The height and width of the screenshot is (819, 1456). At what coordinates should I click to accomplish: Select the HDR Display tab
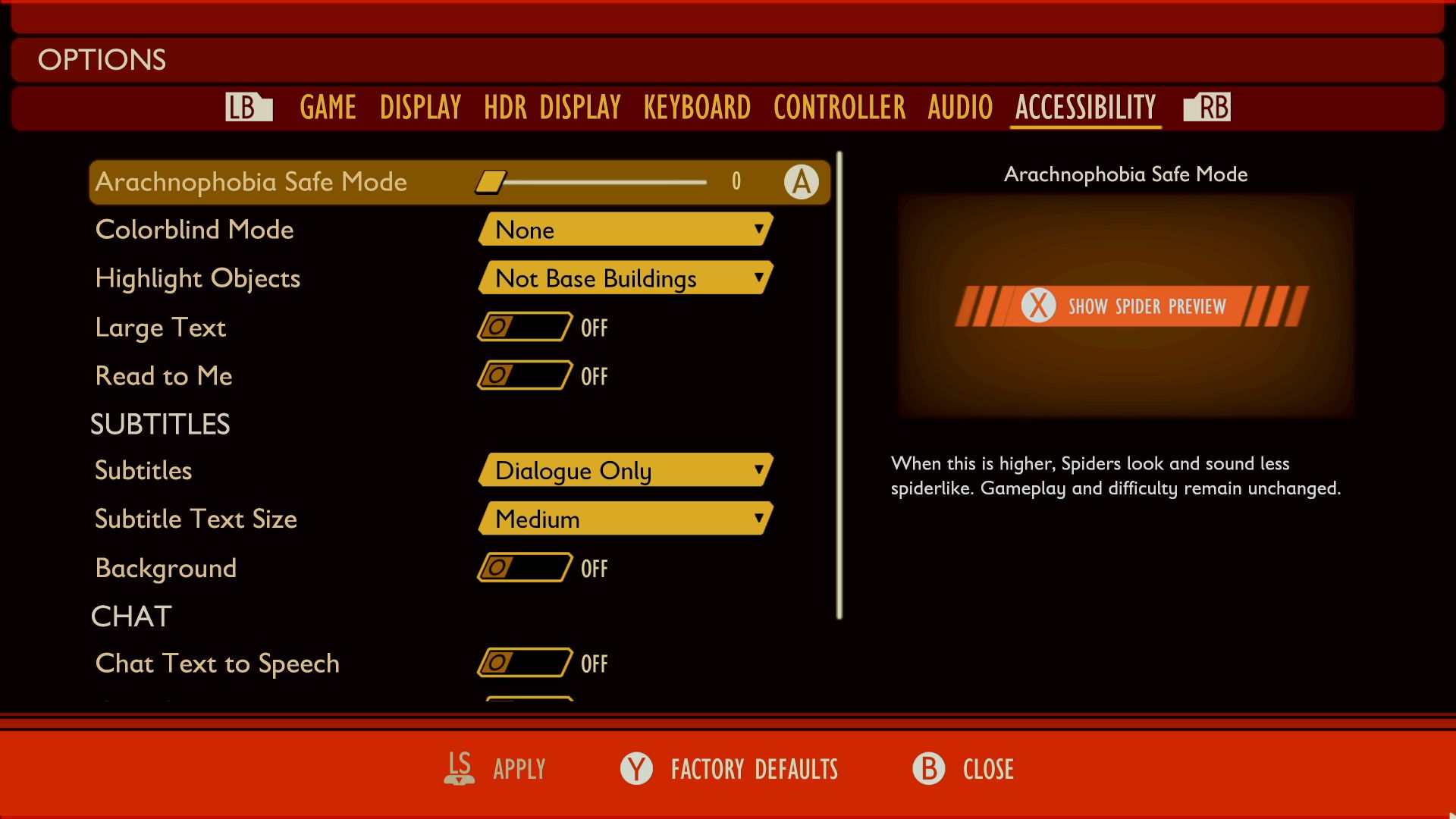click(x=552, y=107)
